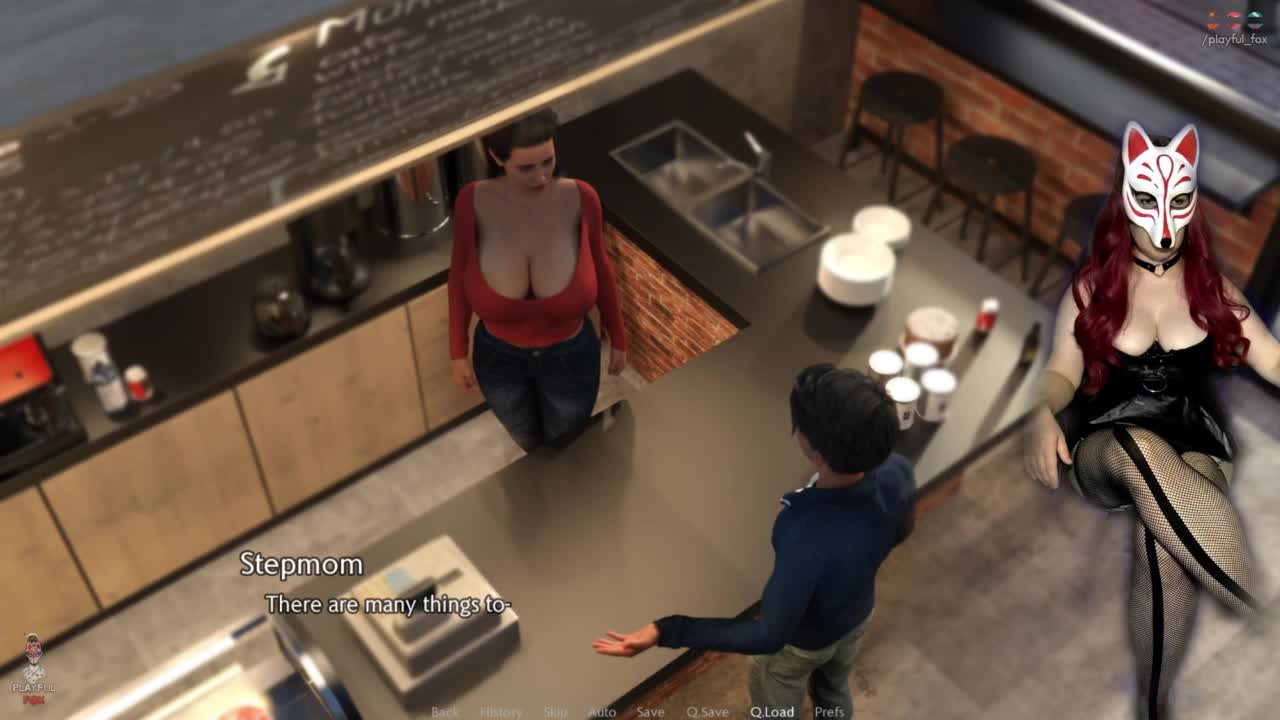This screenshot has width=1280, height=720.
Task: Open the Save game screen
Action: pos(650,712)
